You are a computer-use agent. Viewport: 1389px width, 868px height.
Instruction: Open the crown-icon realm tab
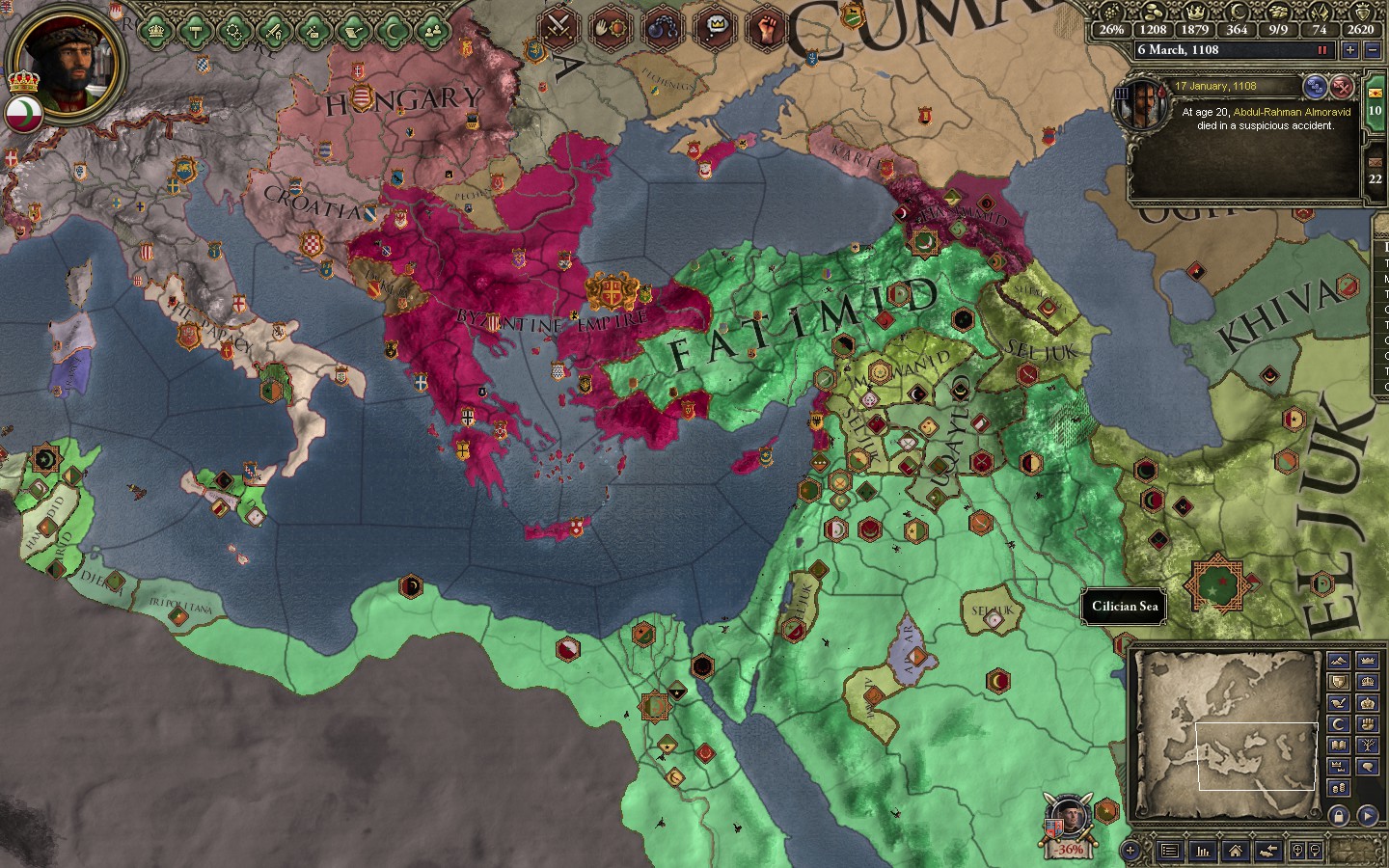(x=156, y=31)
